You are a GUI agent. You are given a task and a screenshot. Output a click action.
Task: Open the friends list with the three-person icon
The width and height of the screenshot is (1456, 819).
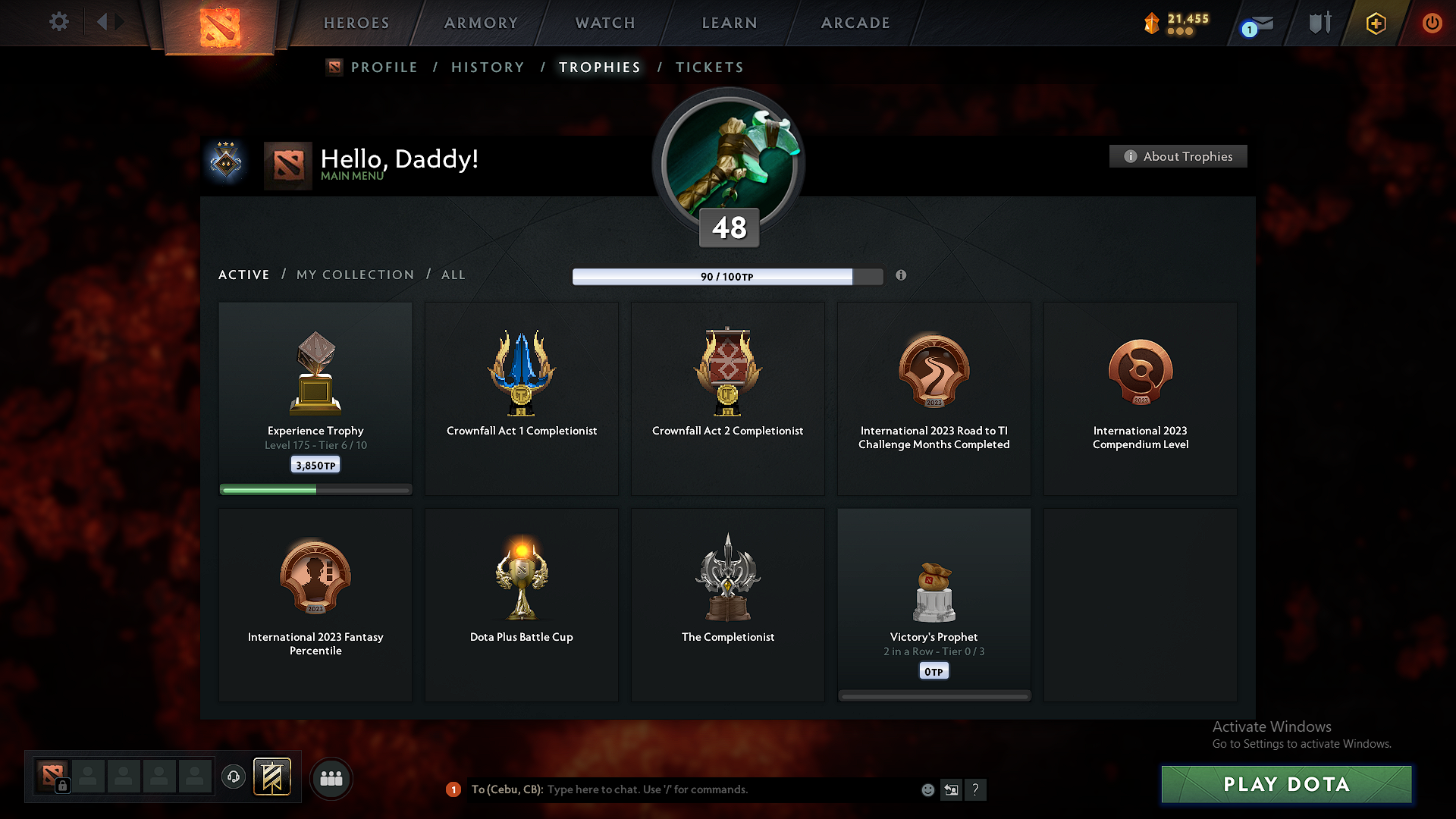pos(331,778)
